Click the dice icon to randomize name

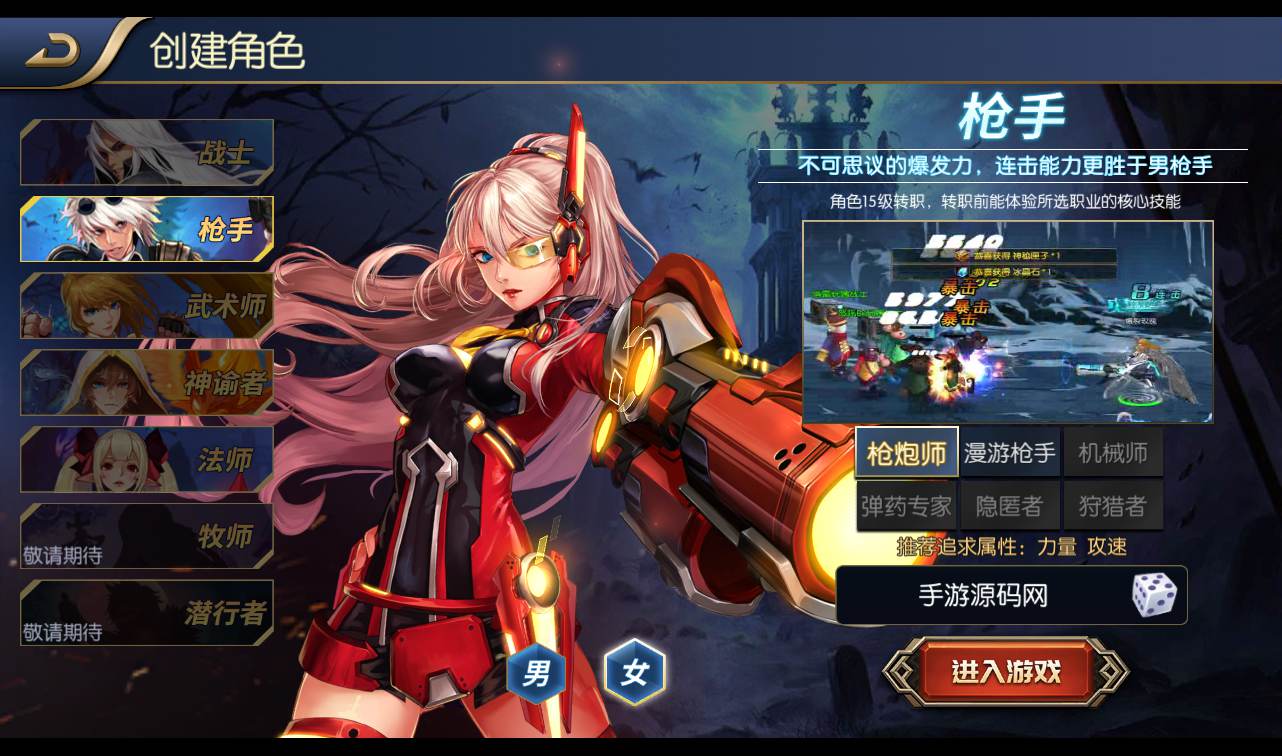tap(1152, 595)
